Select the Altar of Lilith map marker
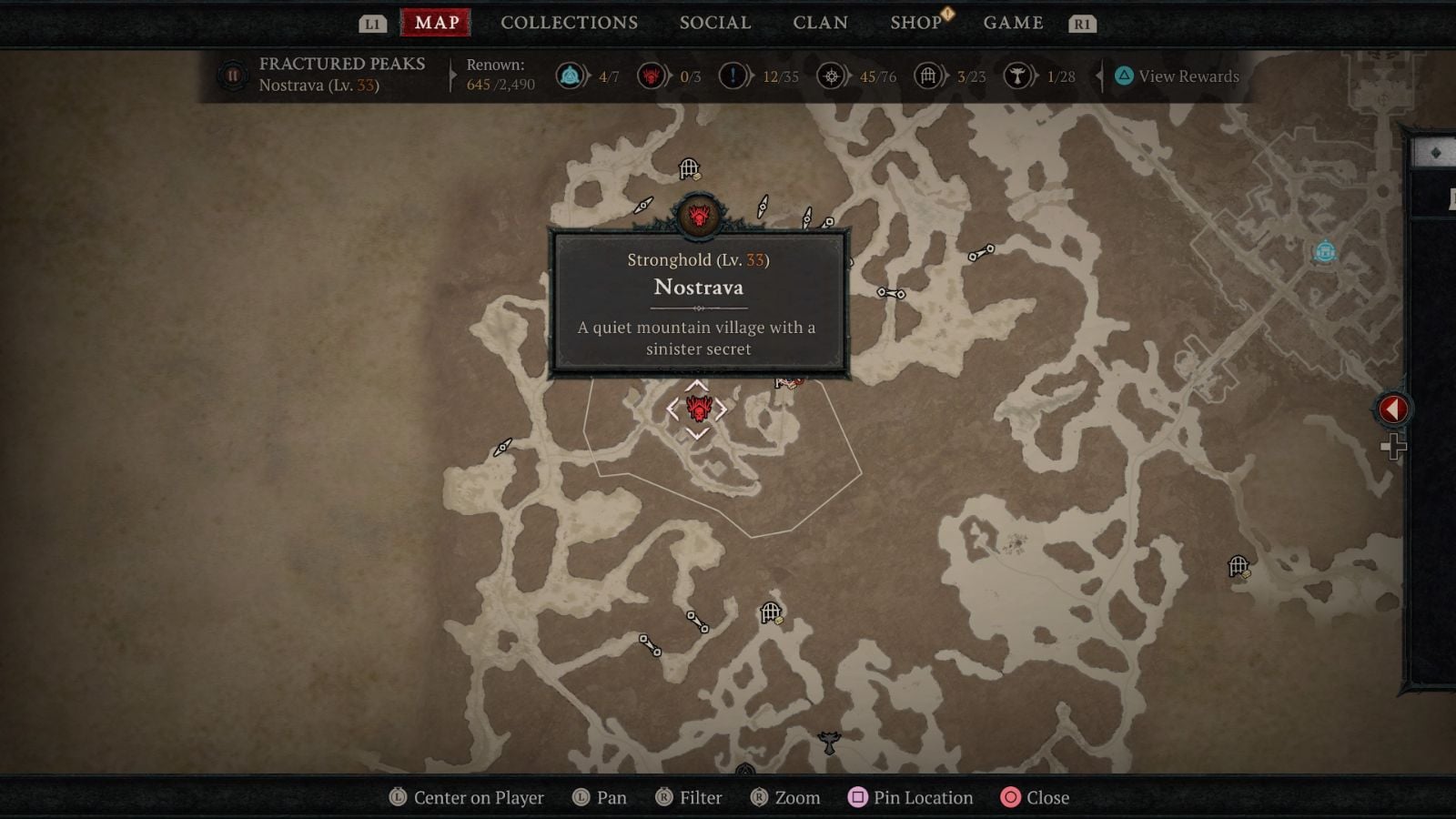1456x819 pixels. 828,742
